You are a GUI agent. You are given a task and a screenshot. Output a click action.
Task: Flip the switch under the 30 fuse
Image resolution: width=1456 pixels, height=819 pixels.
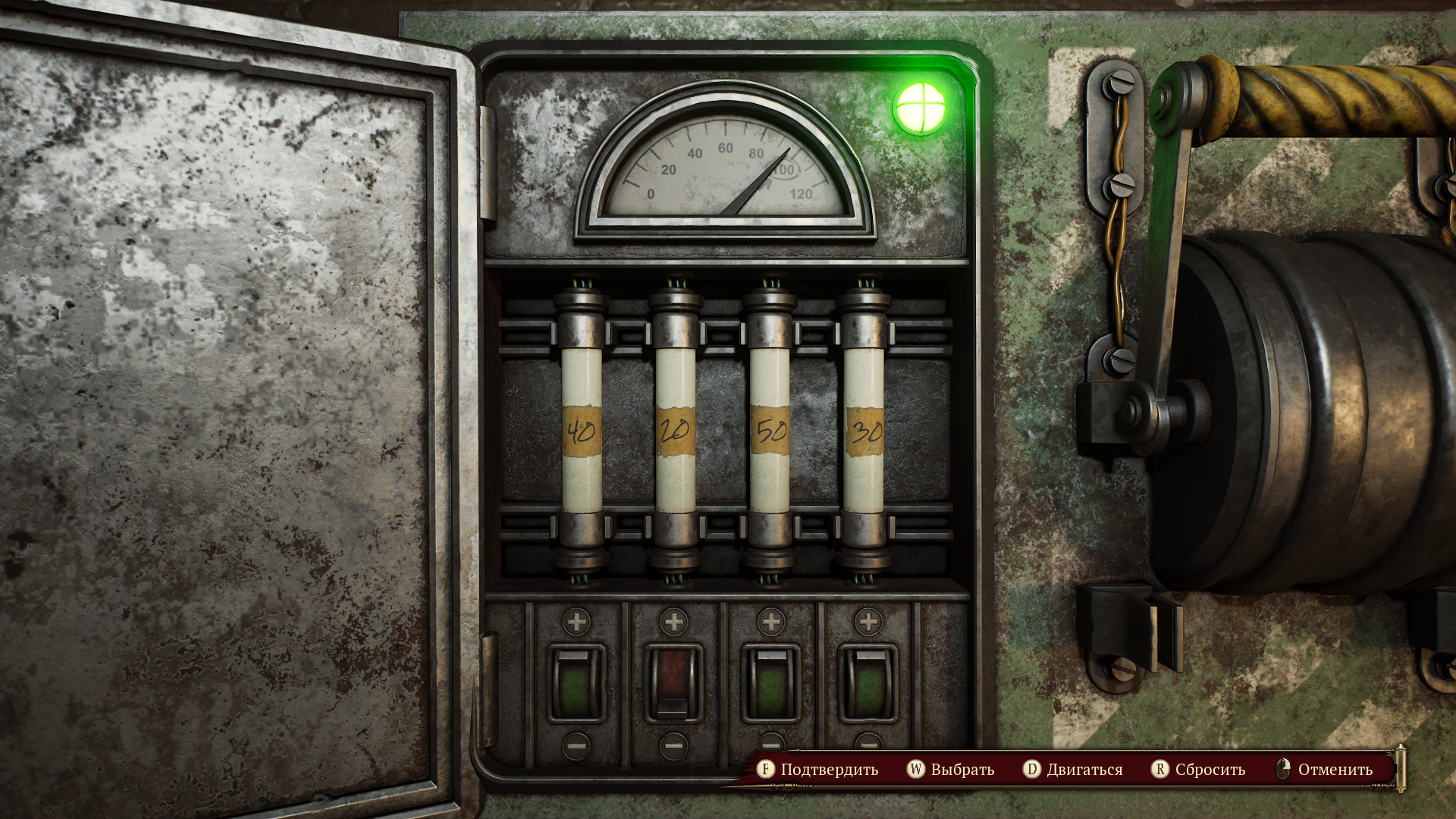868,684
